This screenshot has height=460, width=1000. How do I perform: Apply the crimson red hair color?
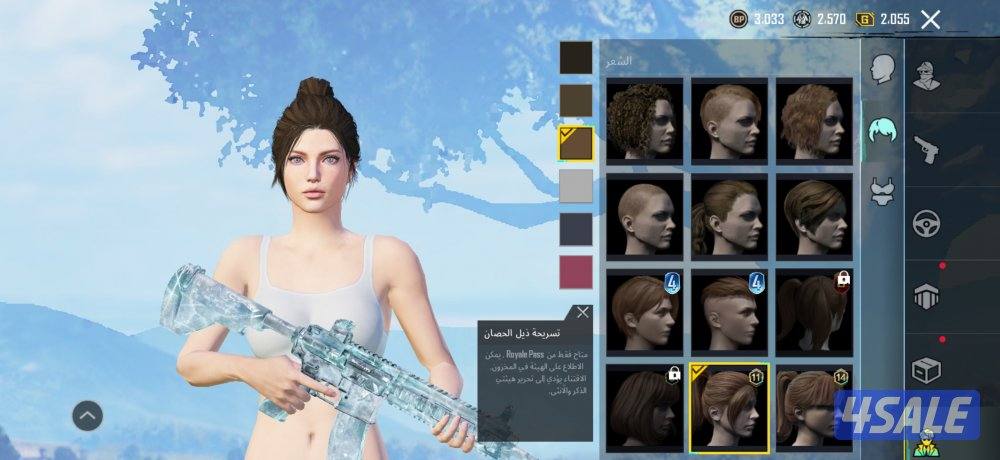coord(575,272)
